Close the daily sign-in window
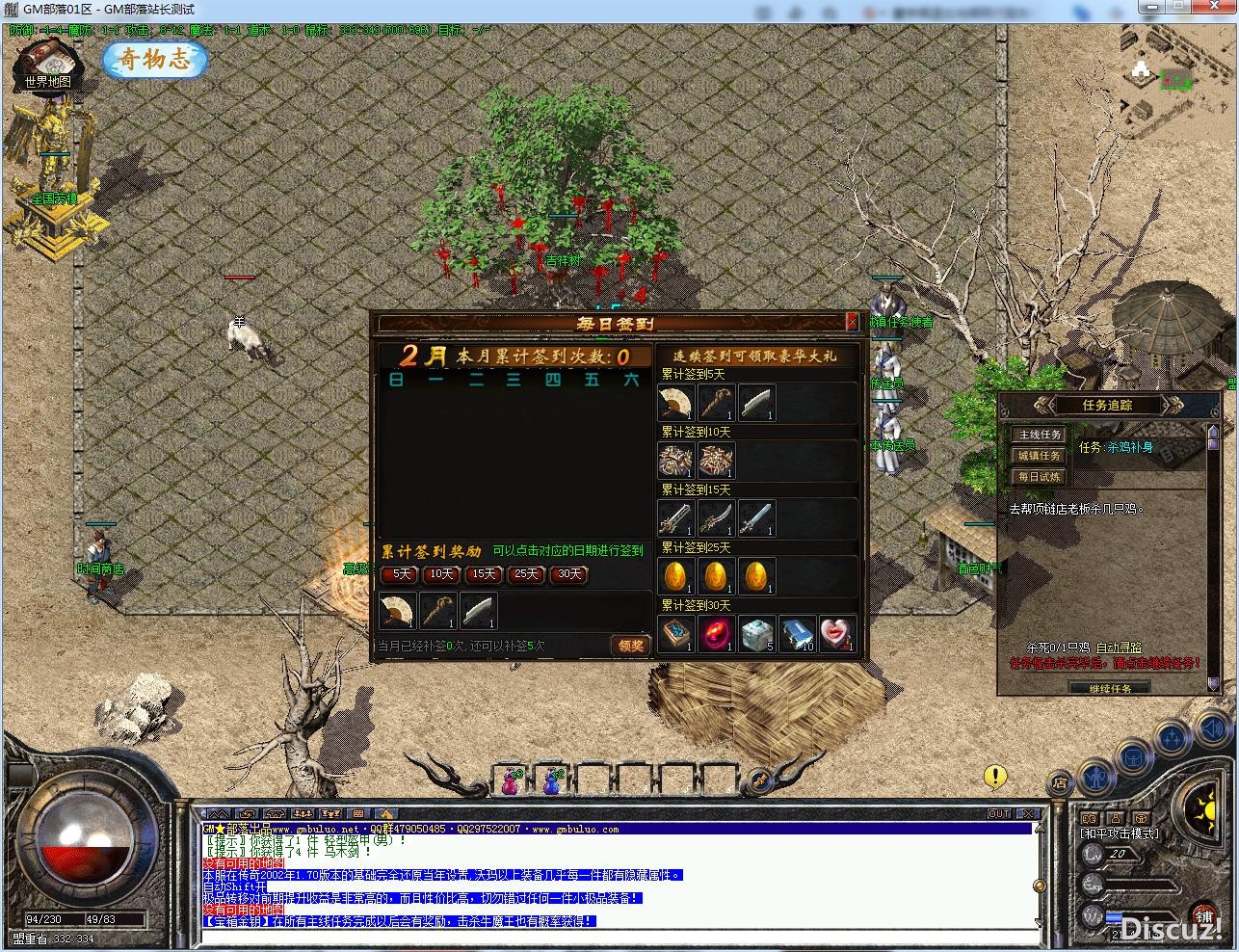 (852, 322)
